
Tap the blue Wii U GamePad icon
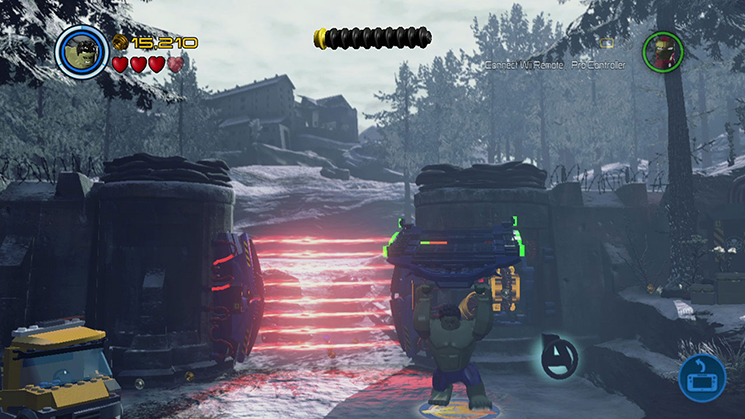tap(702, 379)
